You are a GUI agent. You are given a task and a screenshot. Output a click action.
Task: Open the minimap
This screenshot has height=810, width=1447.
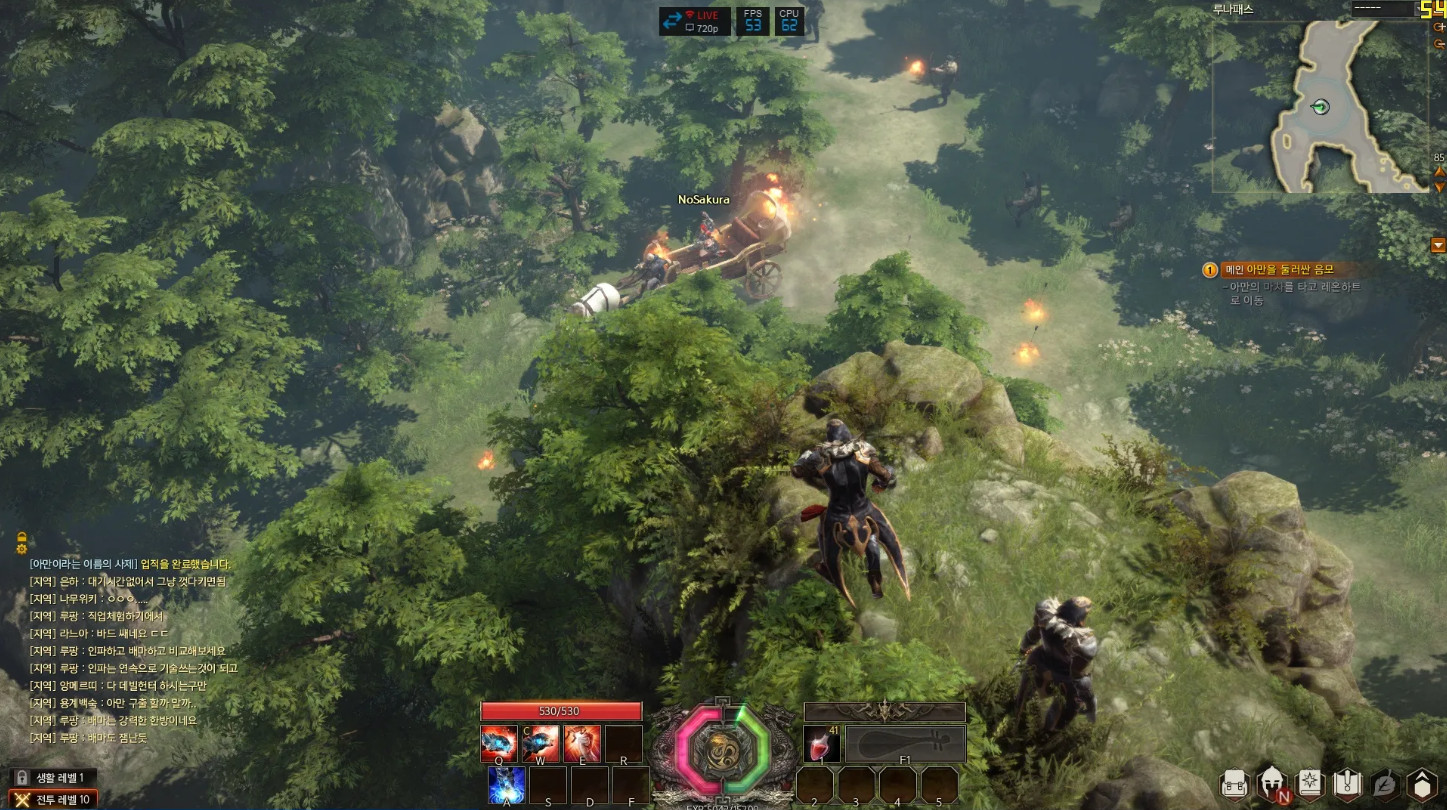[1320, 106]
